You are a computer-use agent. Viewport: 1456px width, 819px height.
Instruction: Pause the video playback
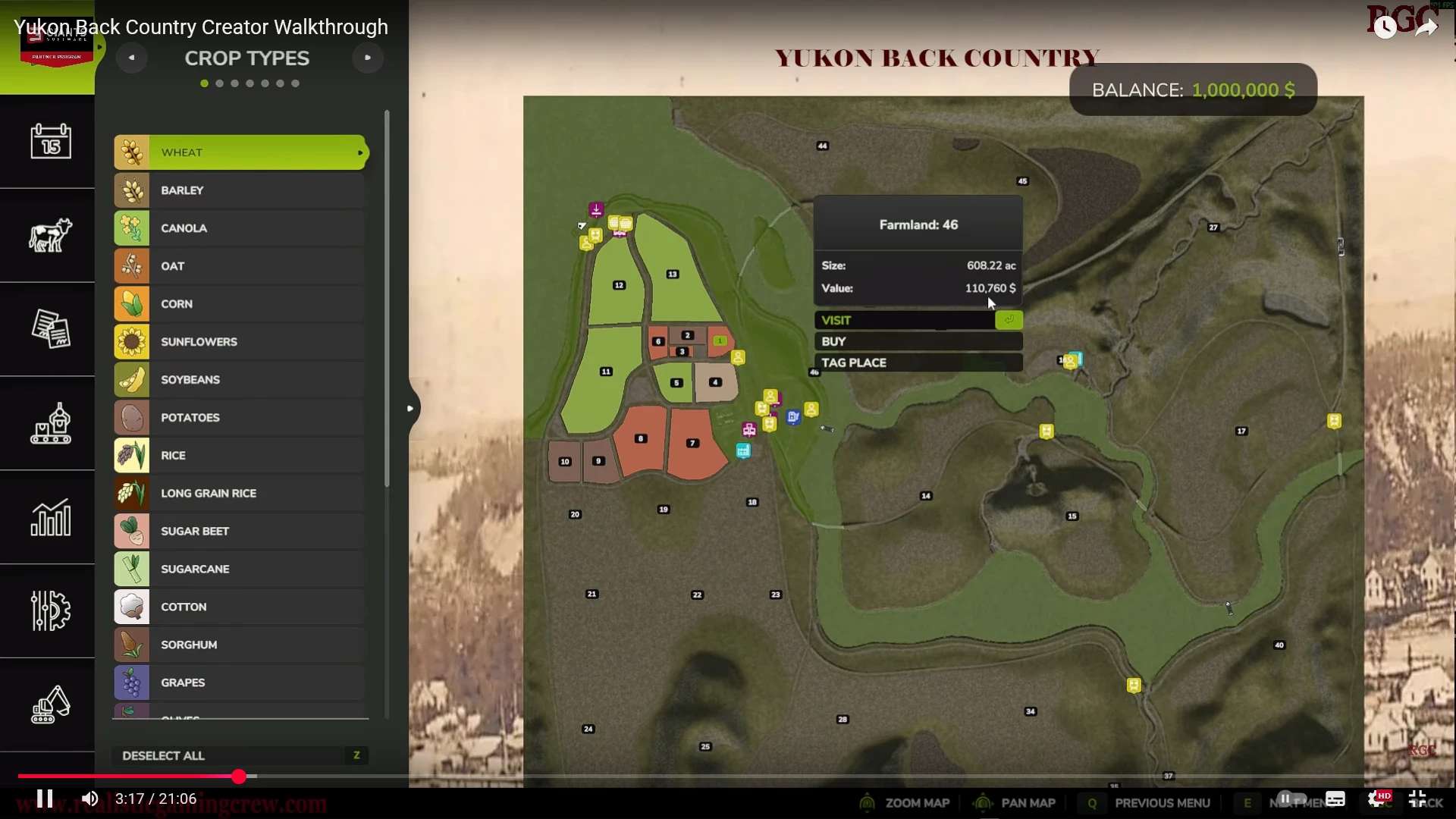point(45,799)
